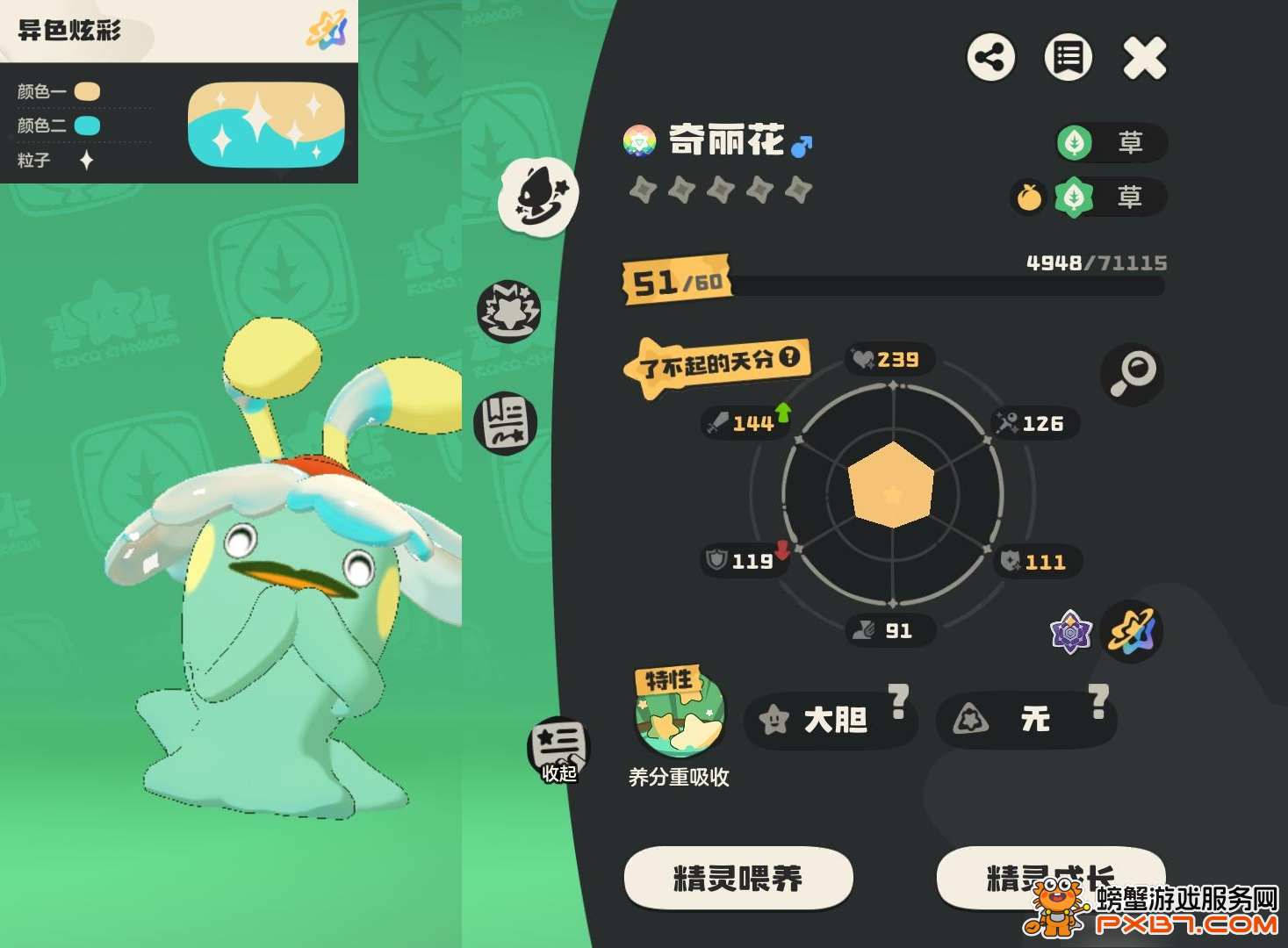Click the heart HP stat icon showing 239
The height and width of the screenshot is (948, 1288).
[863, 359]
